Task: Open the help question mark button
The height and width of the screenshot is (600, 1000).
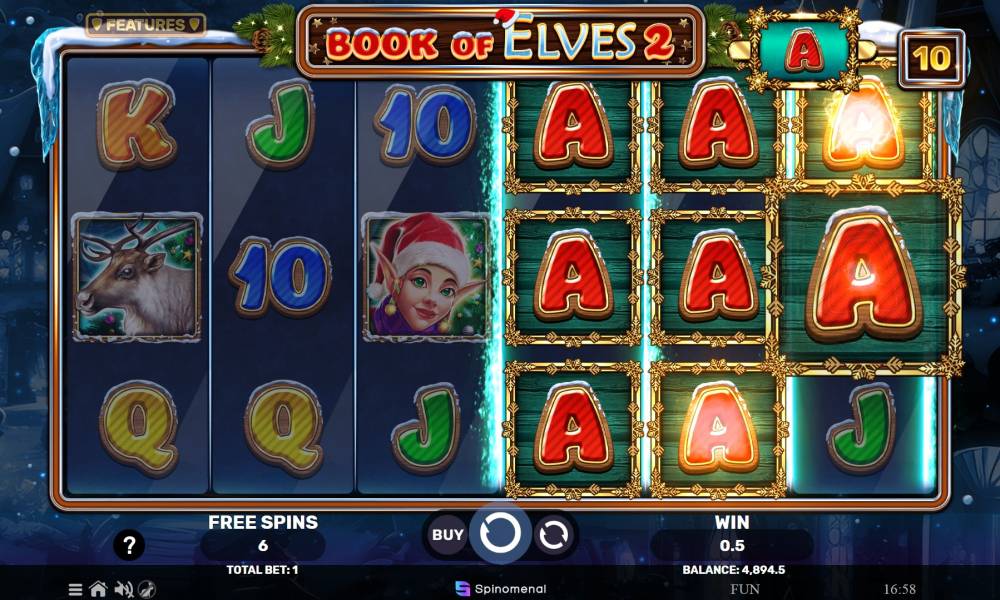Action: click(x=129, y=546)
